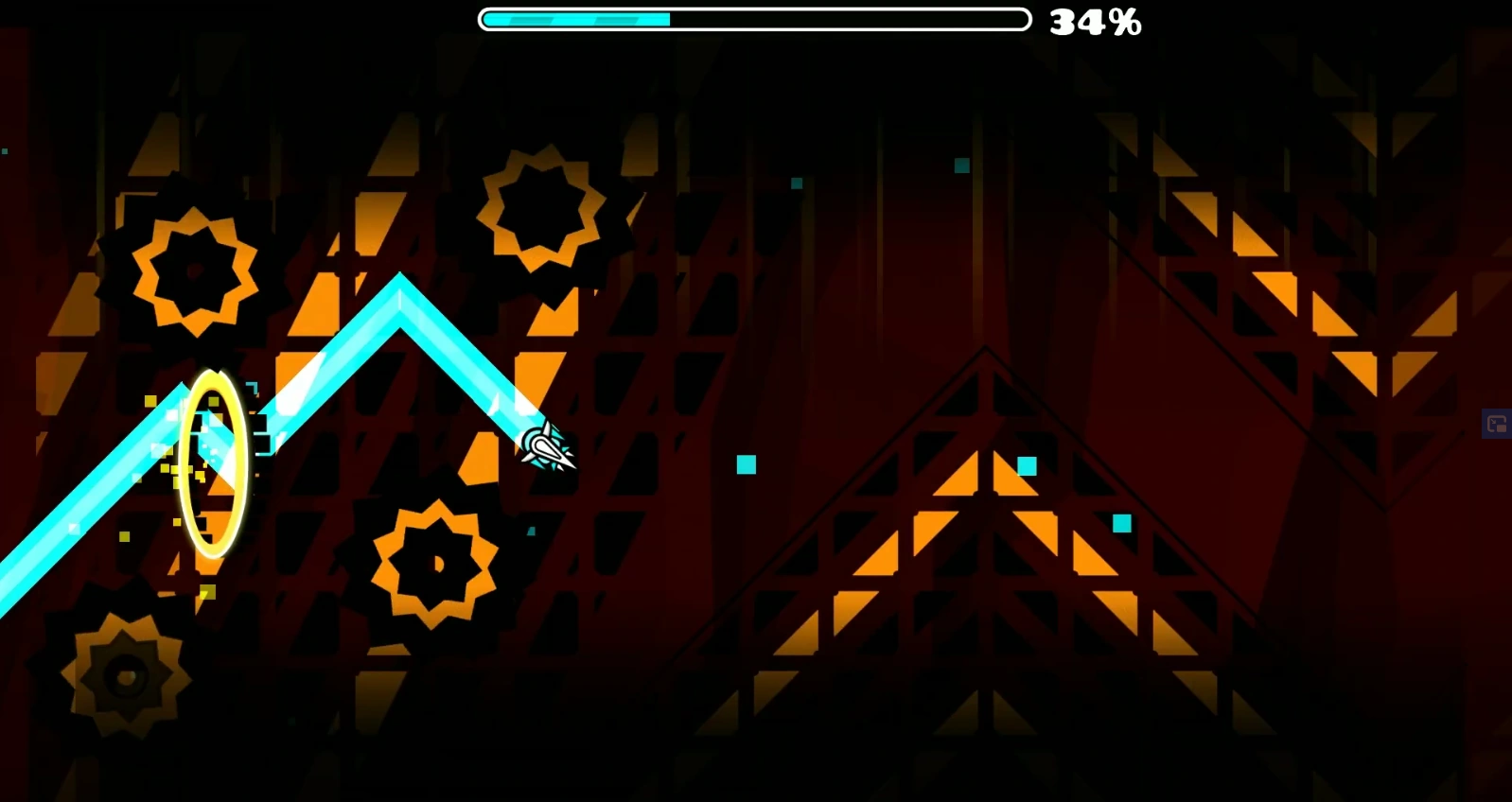This screenshot has height=802, width=1512.
Task: Click the level progress bar at the top
Action: (754, 18)
